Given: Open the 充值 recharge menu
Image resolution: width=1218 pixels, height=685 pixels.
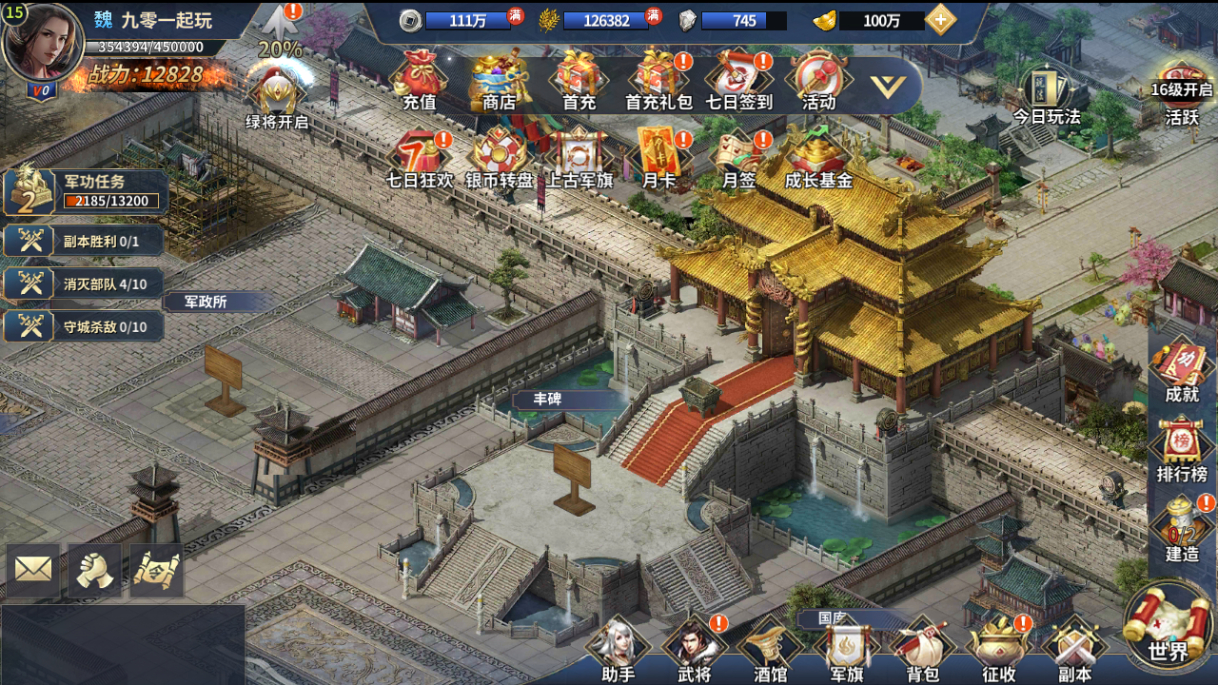Looking at the screenshot, I should [420, 80].
